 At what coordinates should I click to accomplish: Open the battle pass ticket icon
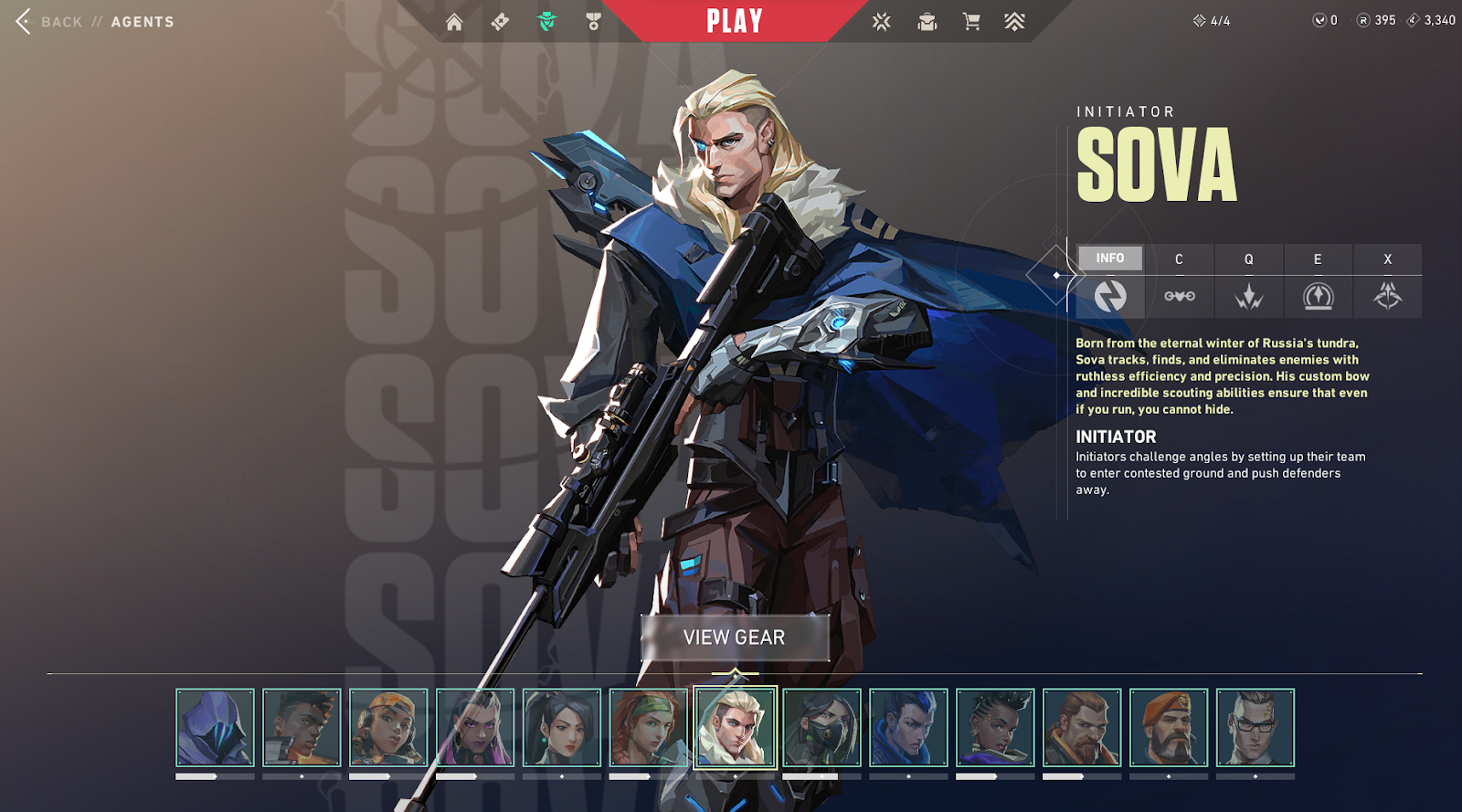click(x=500, y=22)
